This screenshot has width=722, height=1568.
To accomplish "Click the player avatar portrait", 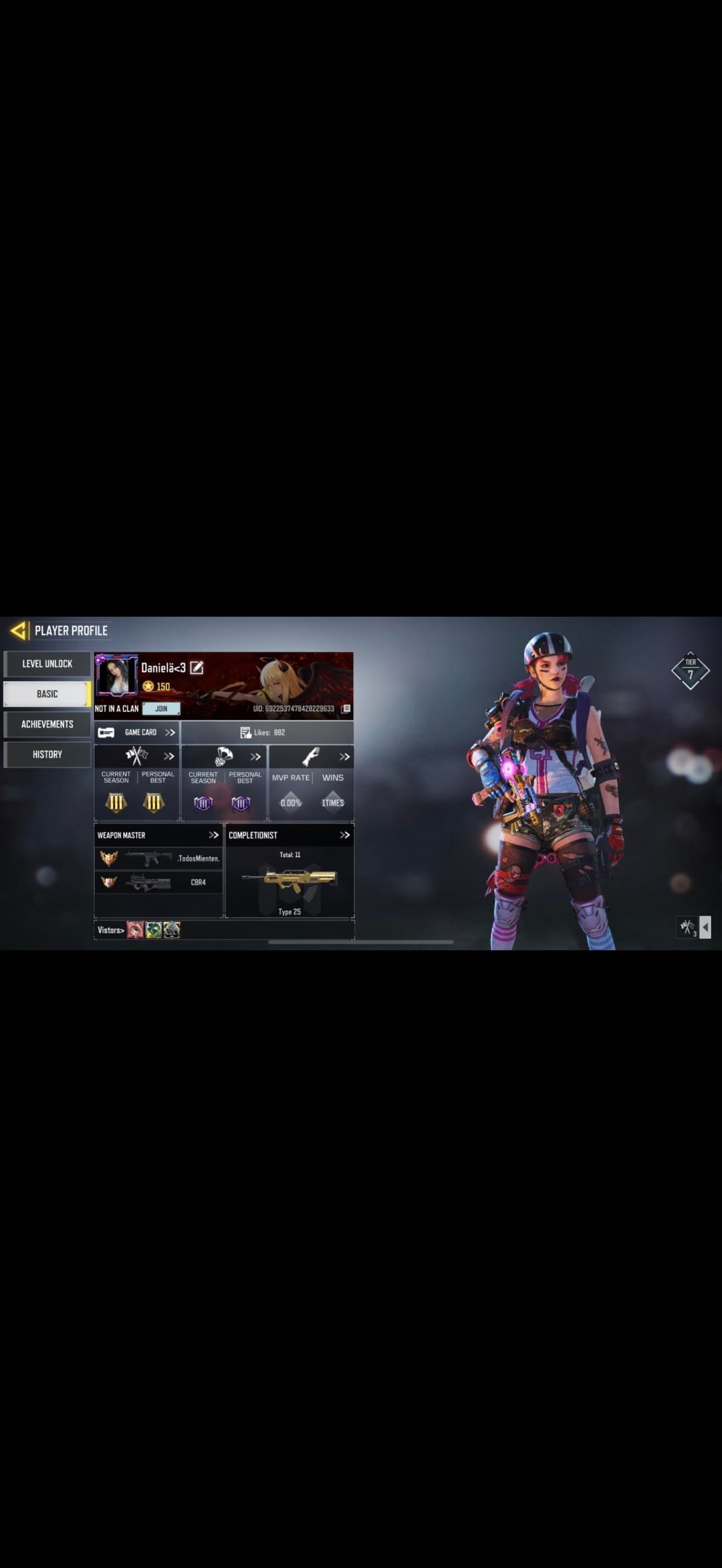I will 117,675.
